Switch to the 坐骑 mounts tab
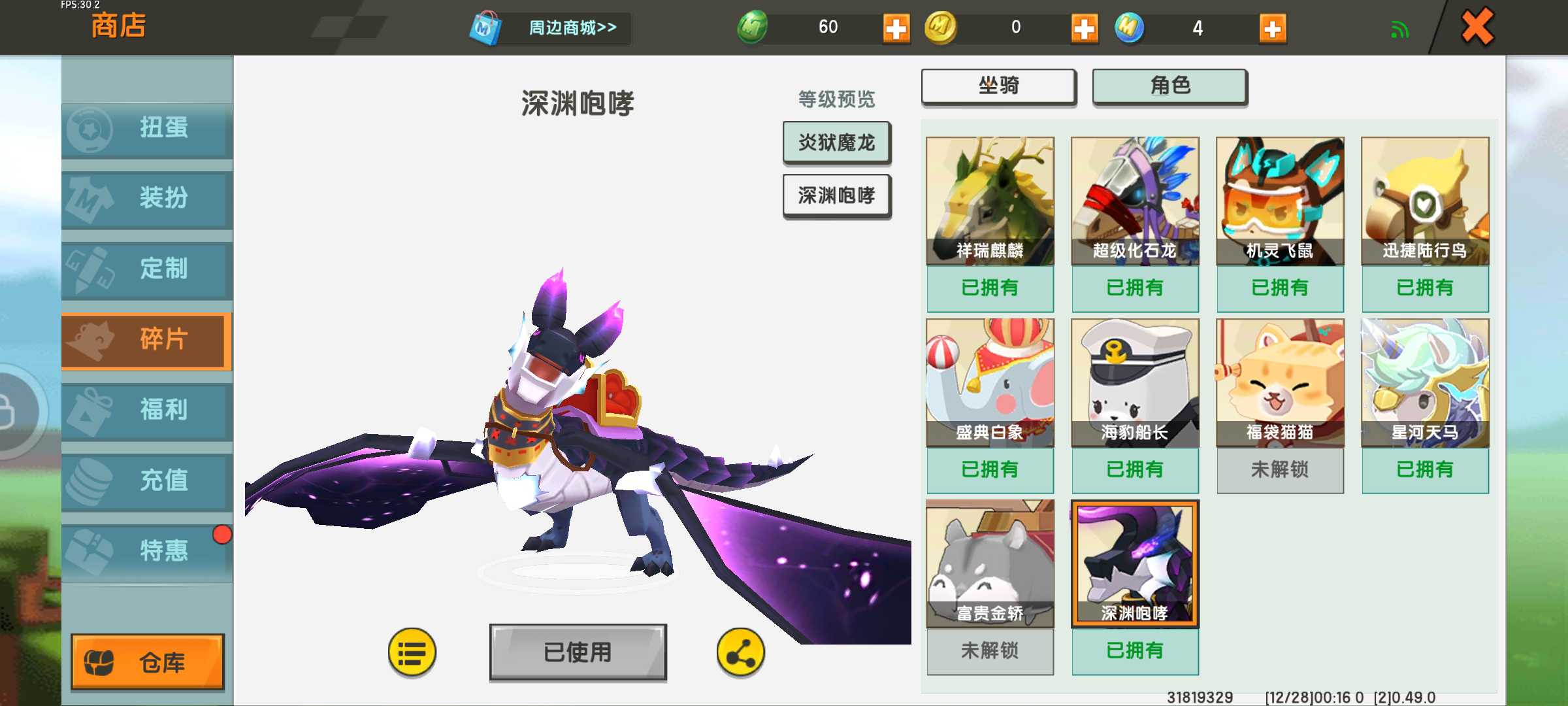 998,86
